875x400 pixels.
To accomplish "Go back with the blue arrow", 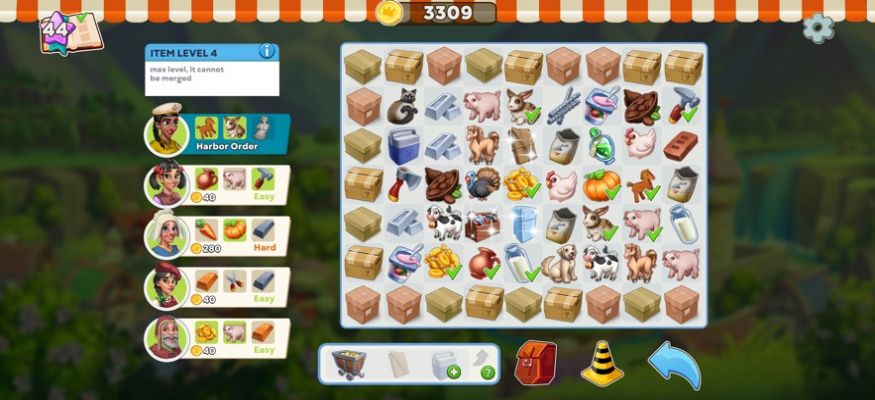I will coord(673,363).
